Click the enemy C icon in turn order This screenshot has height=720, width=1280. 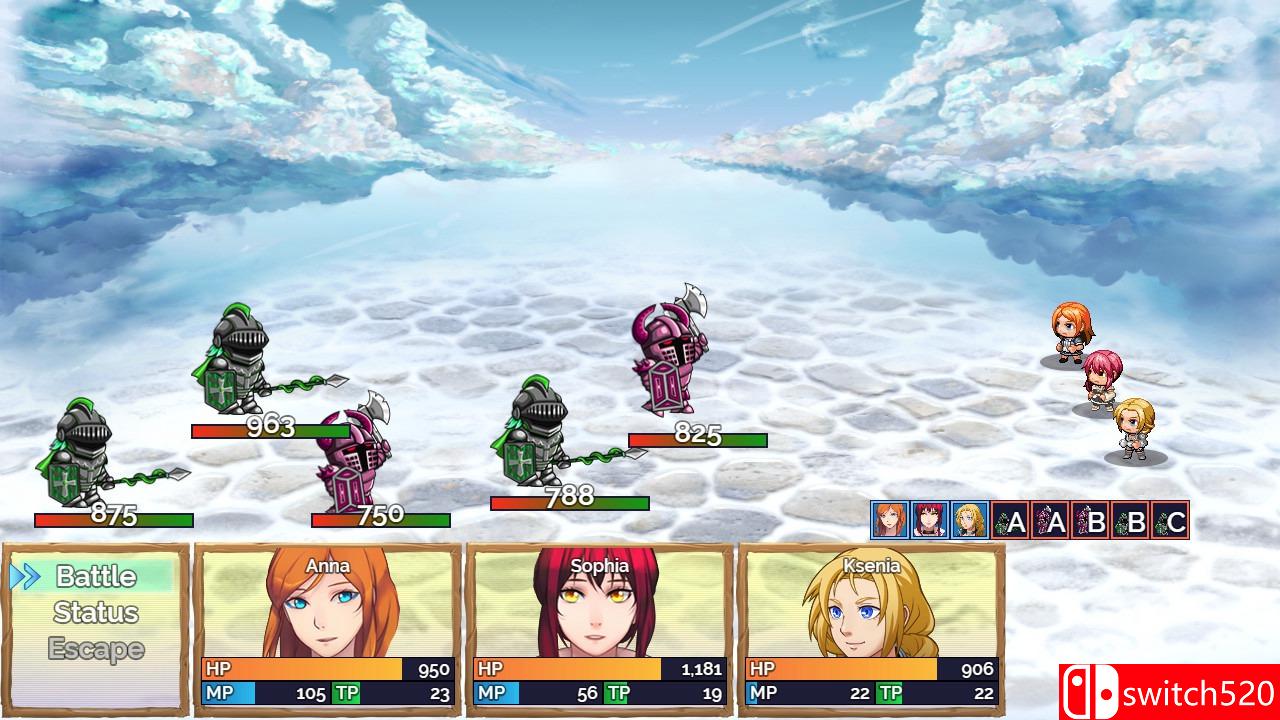pyautogui.click(x=1170, y=520)
